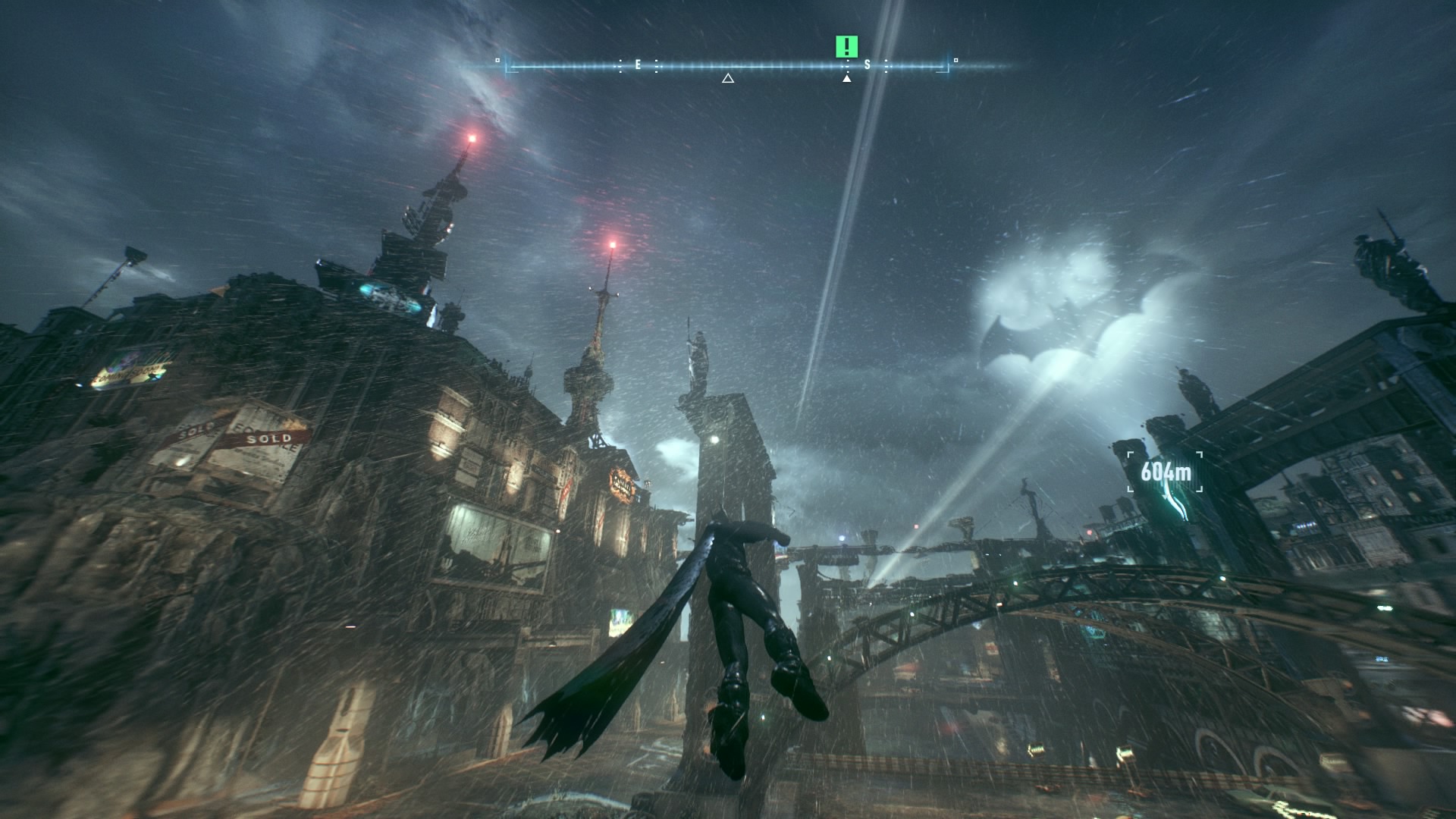
Task: Click the filled triangle marker below the compass
Action: coord(847,79)
